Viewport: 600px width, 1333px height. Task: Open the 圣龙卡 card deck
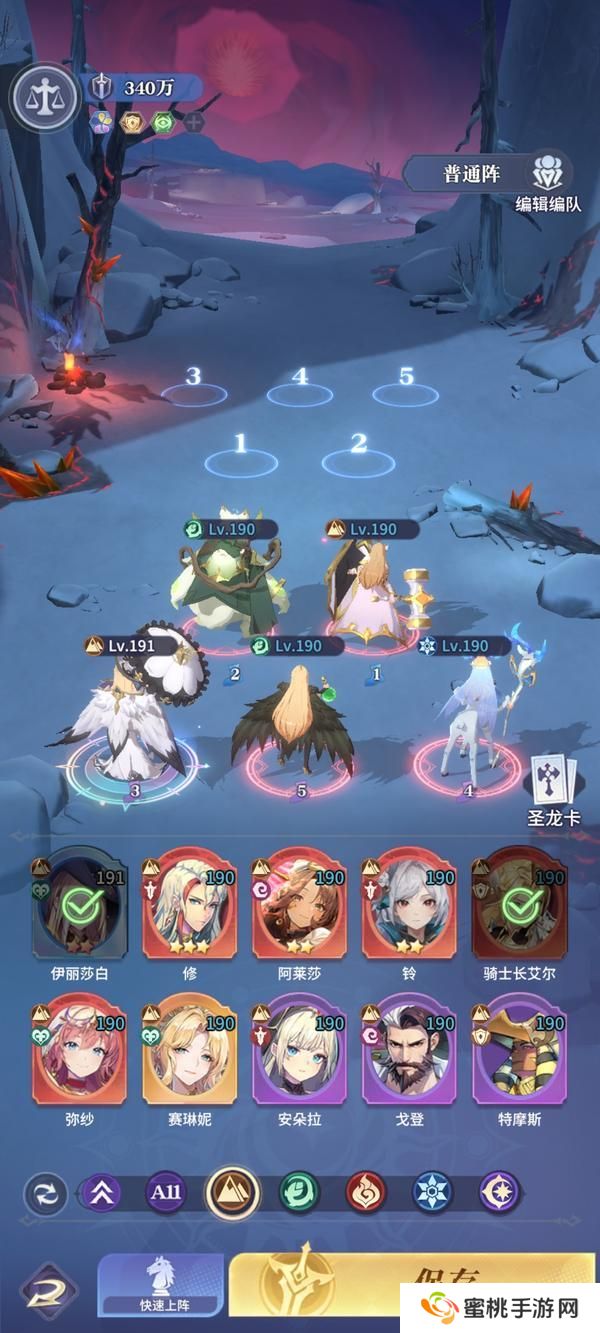coord(554,785)
